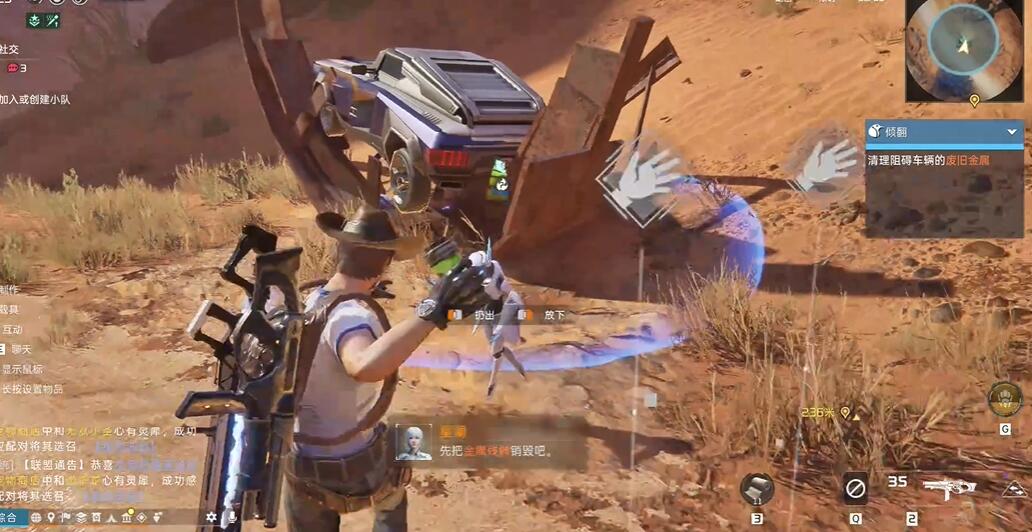Collapse the 倾翻 quest tracker dropdown arrow

point(1011,131)
